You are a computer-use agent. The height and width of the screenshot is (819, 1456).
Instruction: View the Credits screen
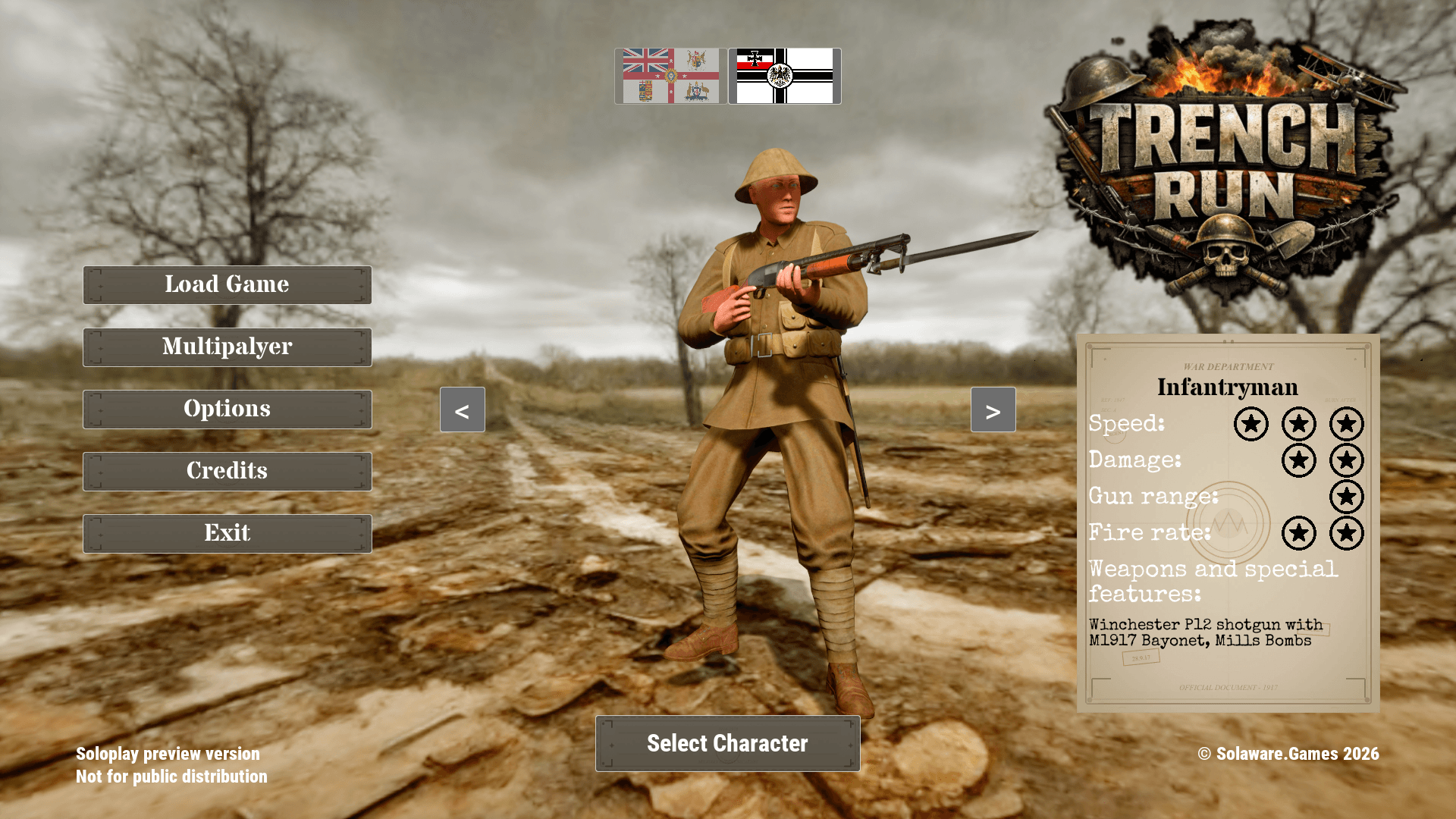click(x=227, y=471)
